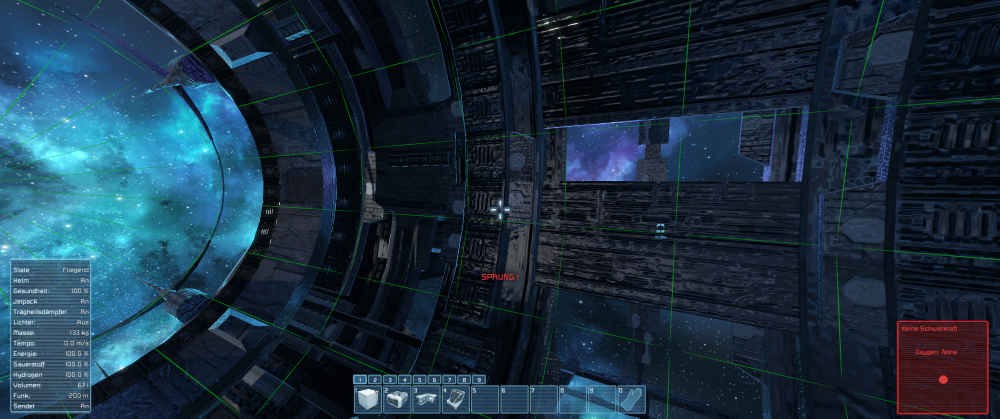1000x419 pixels.
Task: Select the hand icon in slot 0
Action: 631,399
